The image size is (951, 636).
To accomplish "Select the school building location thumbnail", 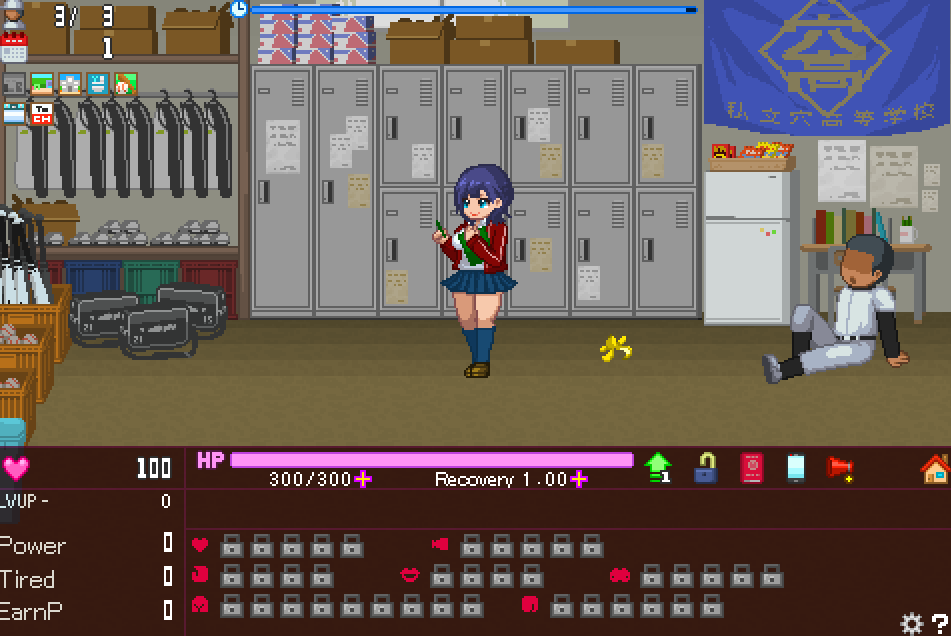I will click(69, 83).
